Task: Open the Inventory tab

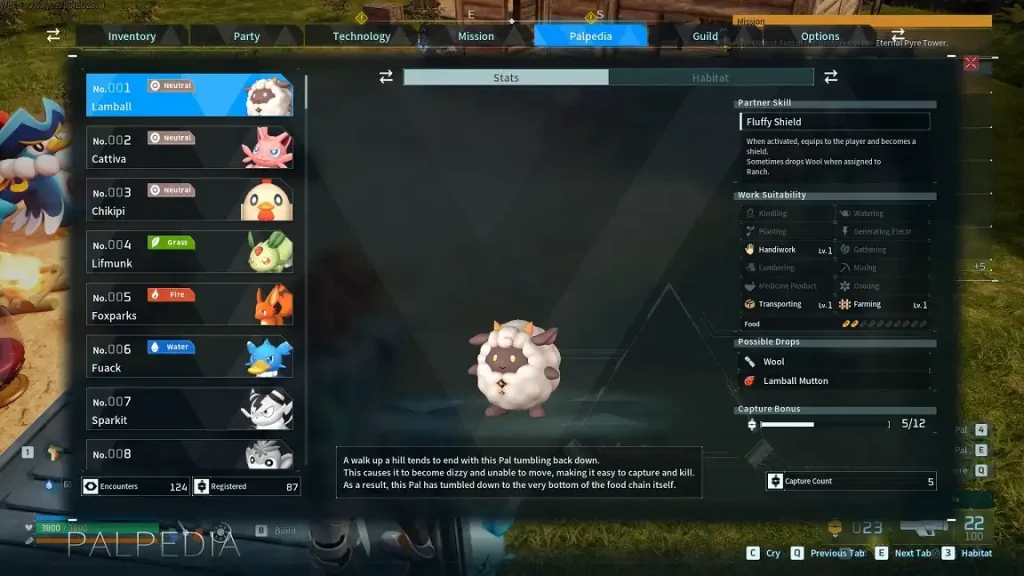Action: [x=132, y=36]
